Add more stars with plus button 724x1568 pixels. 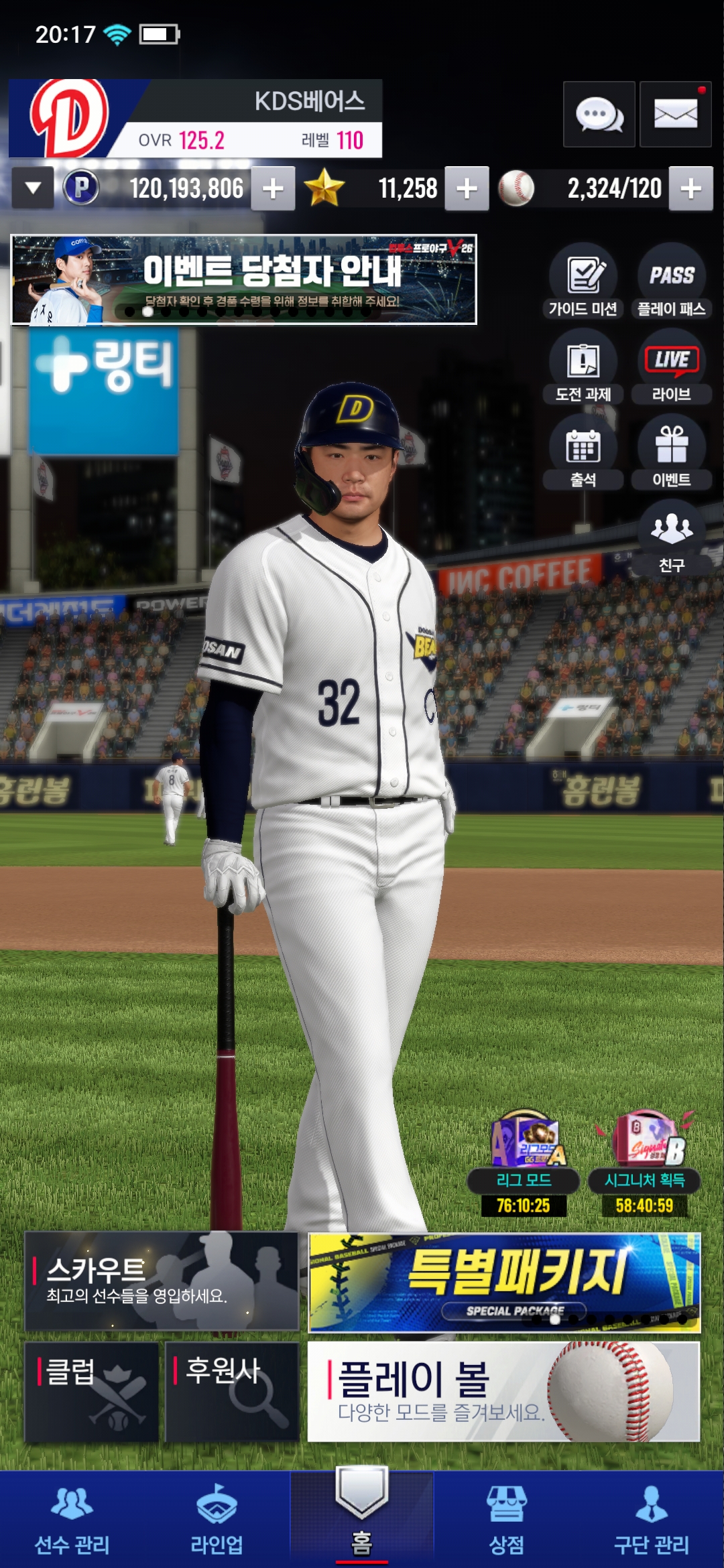(x=467, y=189)
